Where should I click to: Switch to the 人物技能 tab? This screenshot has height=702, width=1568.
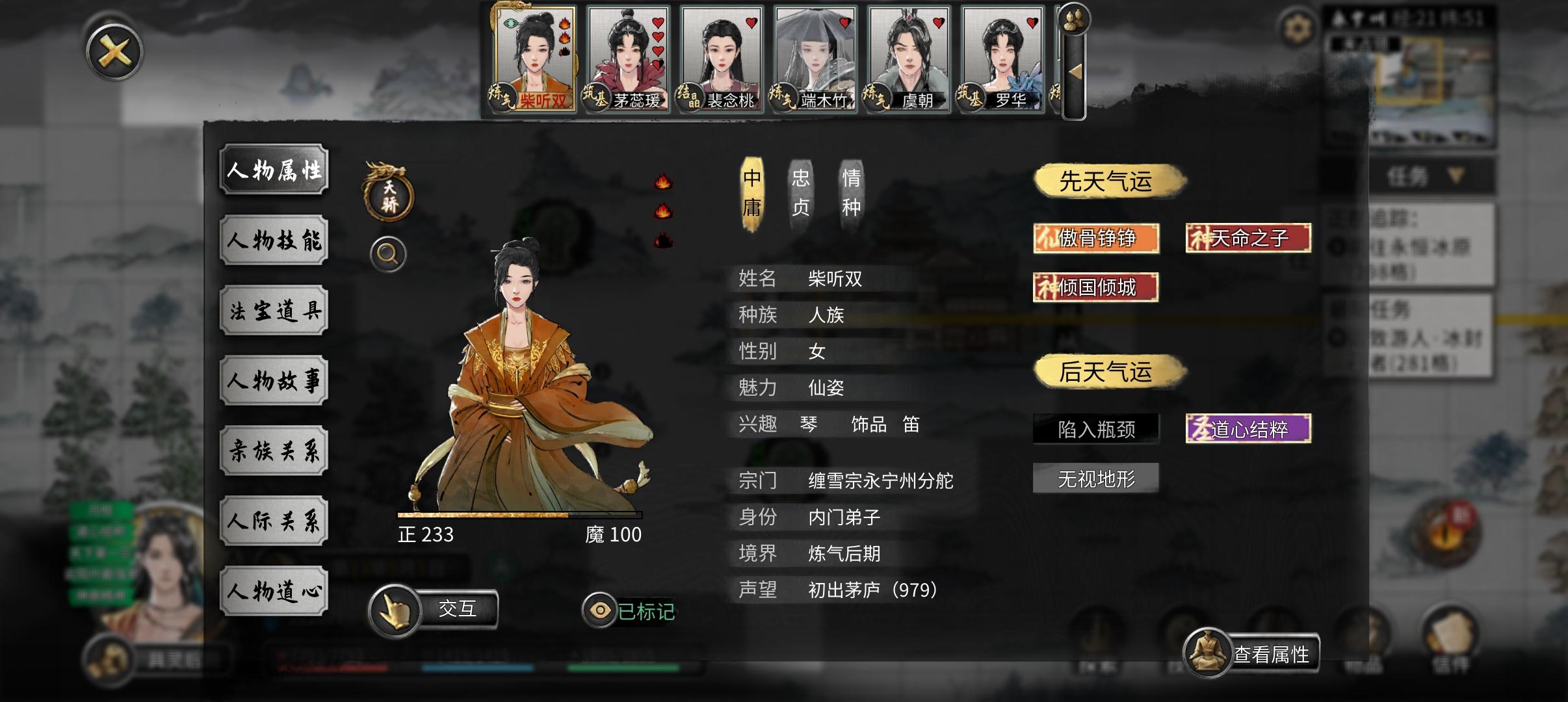point(274,240)
